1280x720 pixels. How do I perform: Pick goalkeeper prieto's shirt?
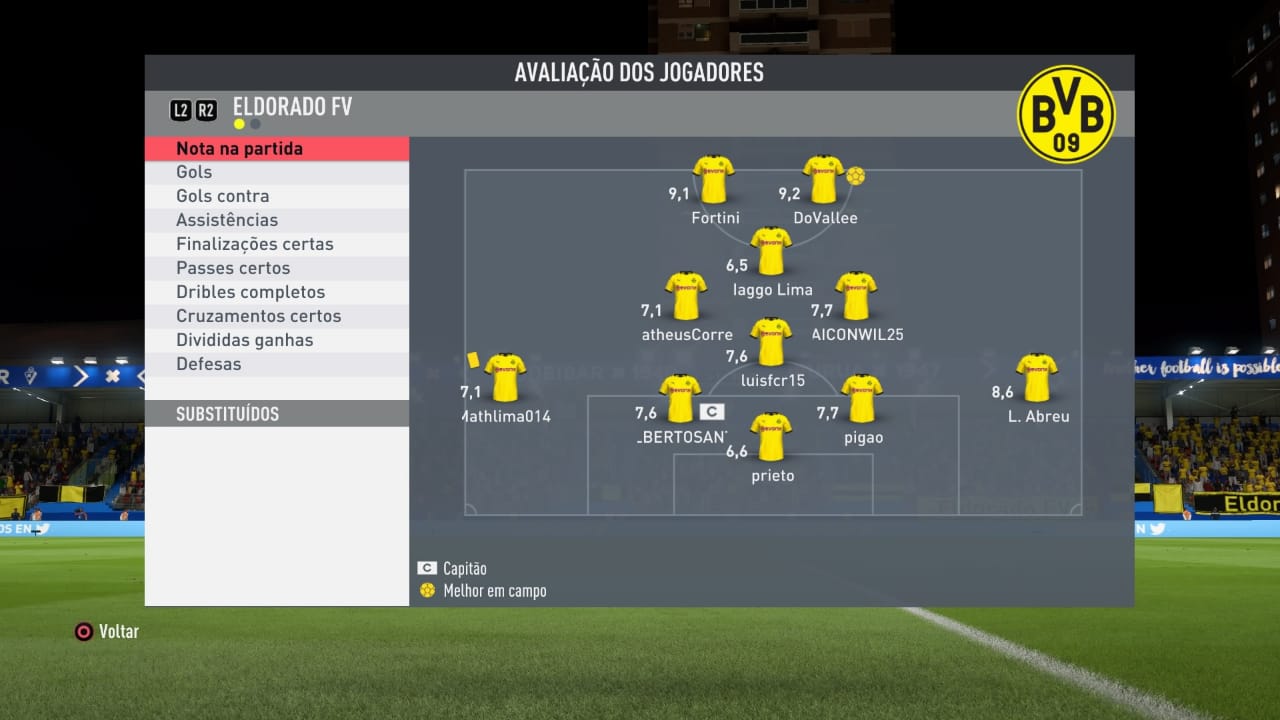tap(771, 437)
